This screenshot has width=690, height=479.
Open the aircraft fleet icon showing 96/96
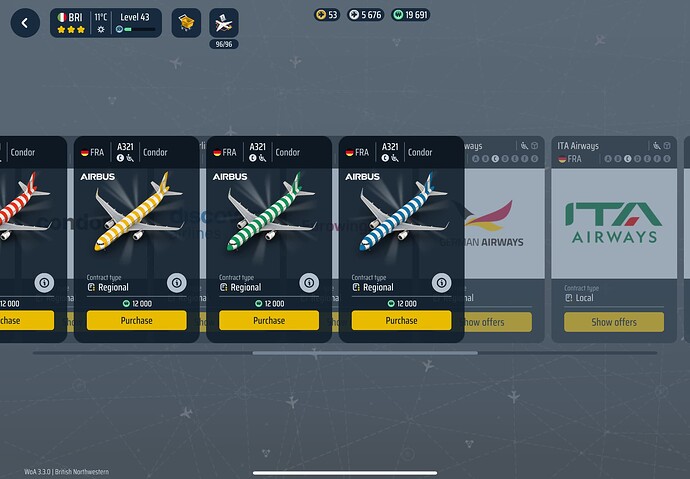224,23
